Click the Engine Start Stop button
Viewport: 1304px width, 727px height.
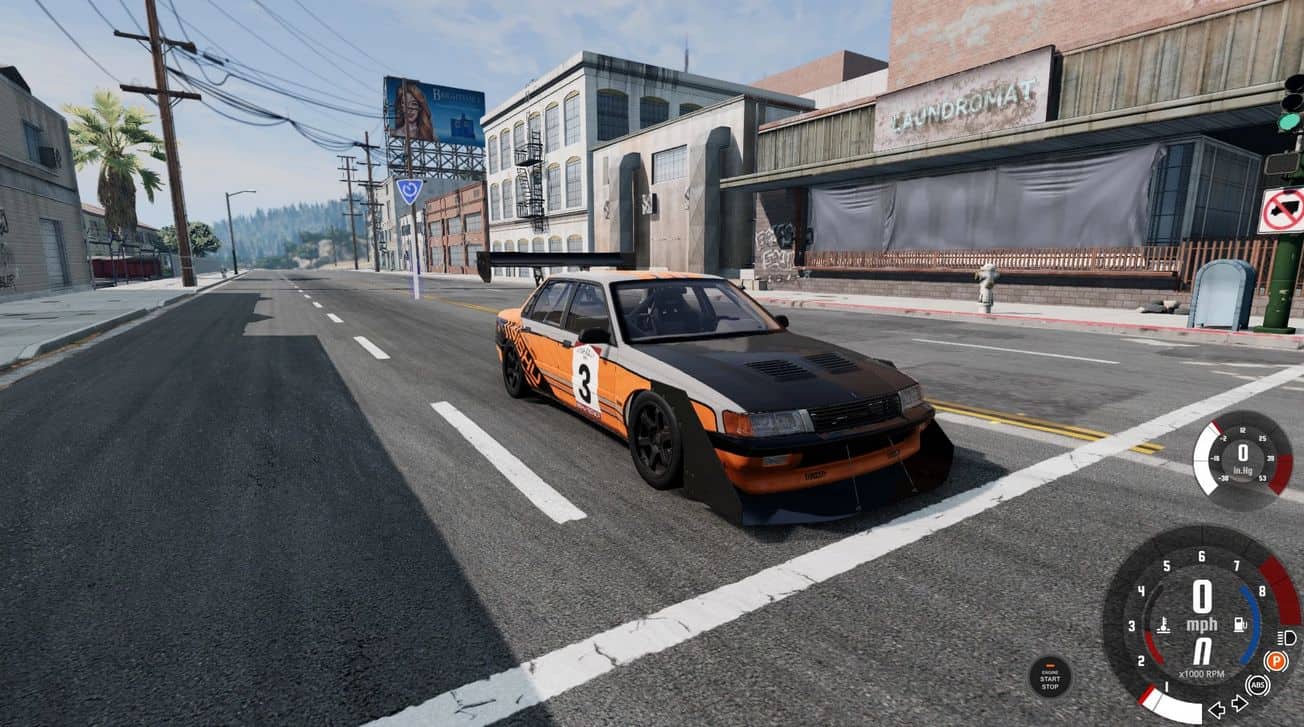click(1050, 677)
